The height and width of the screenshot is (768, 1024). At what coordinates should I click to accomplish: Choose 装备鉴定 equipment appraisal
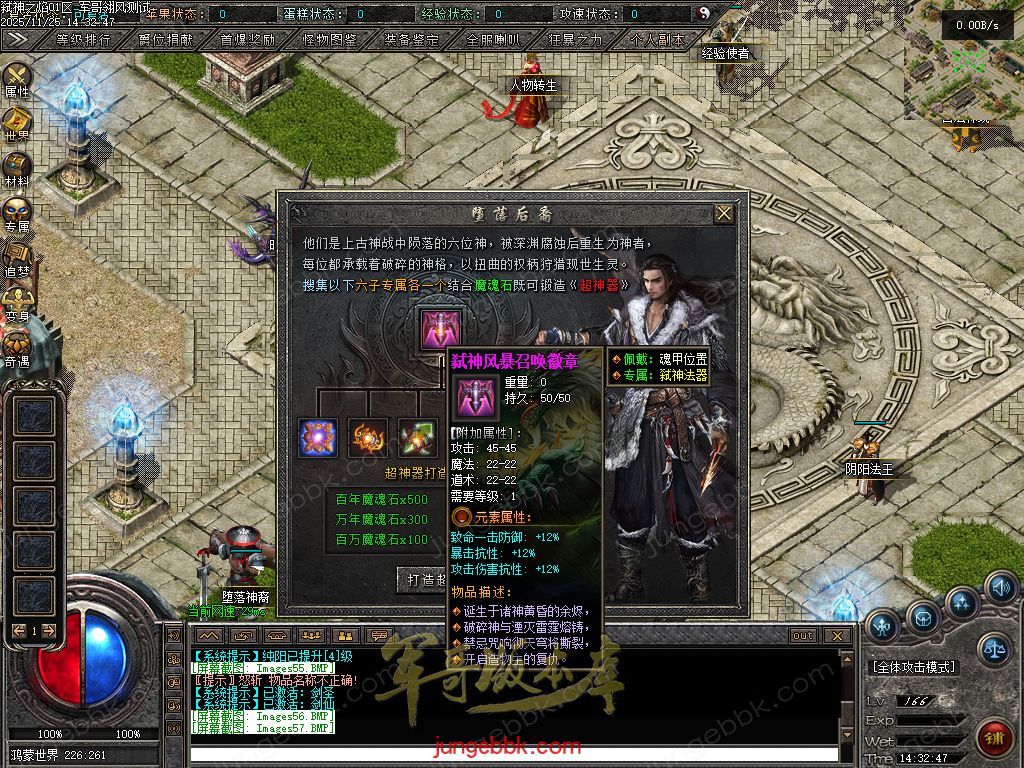(x=412, y=40)
